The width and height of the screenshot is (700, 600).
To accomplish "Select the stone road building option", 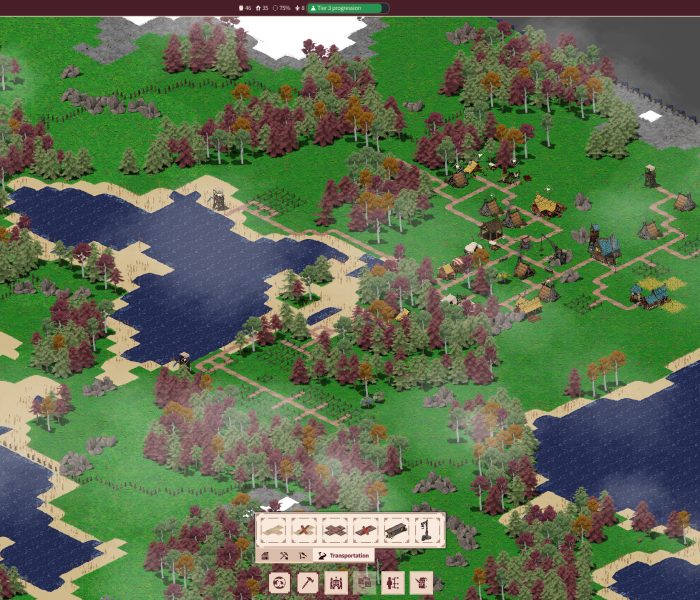I will coord(335,530).
